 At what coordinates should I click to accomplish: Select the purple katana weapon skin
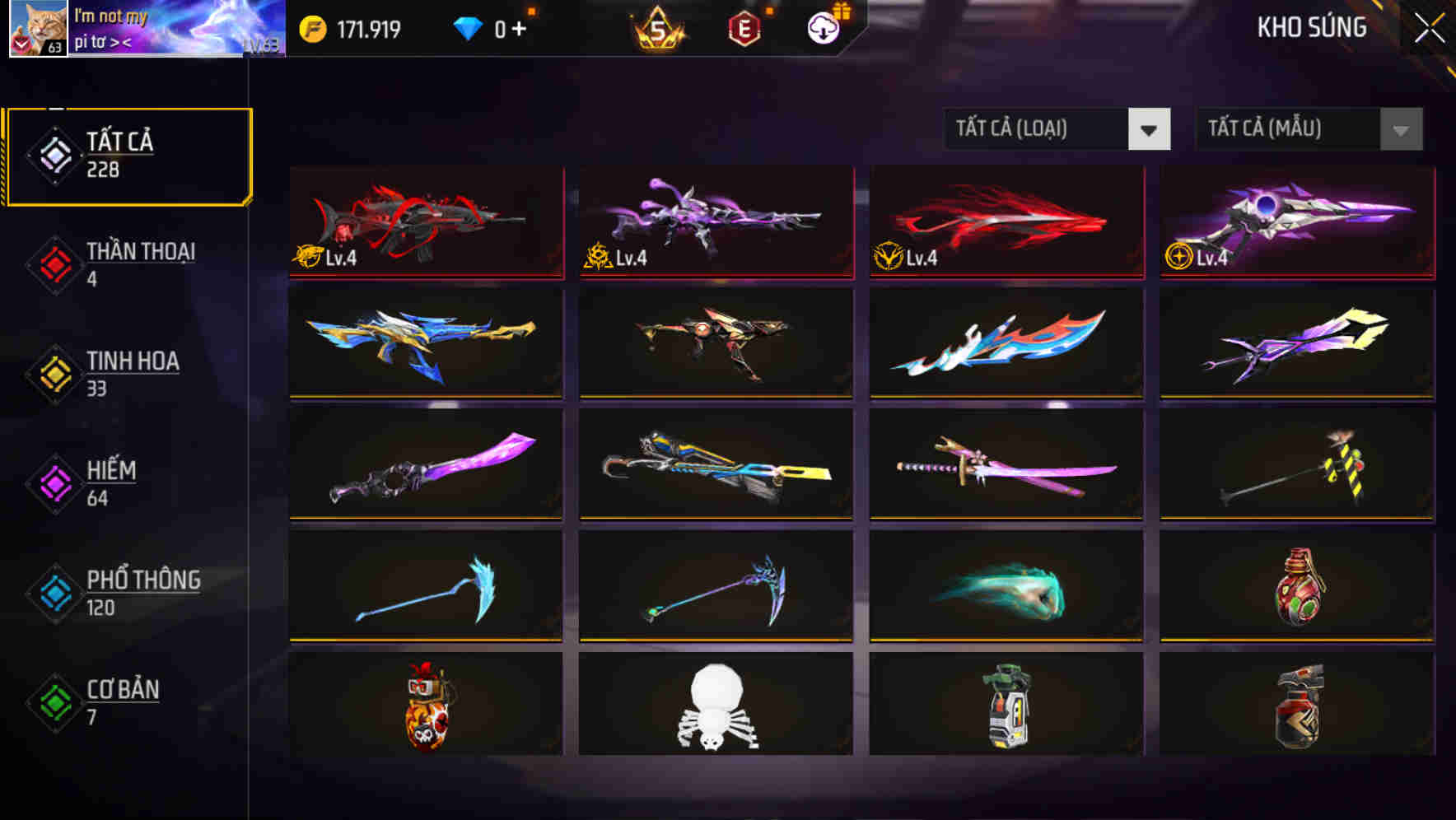(x=1005, y=465)
